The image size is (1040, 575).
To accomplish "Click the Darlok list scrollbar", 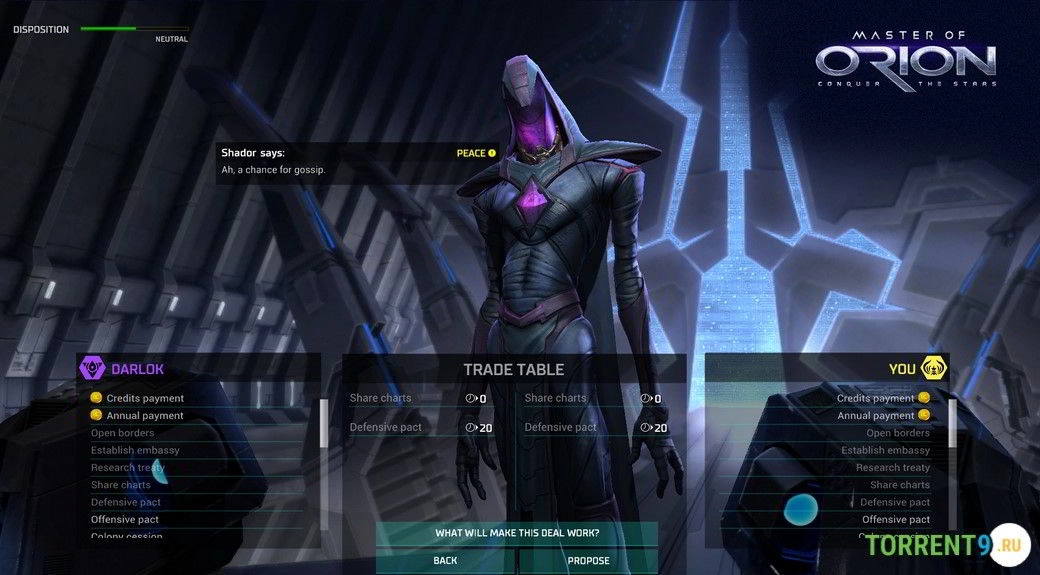I will pyautogui.click(x=323, y=423).
